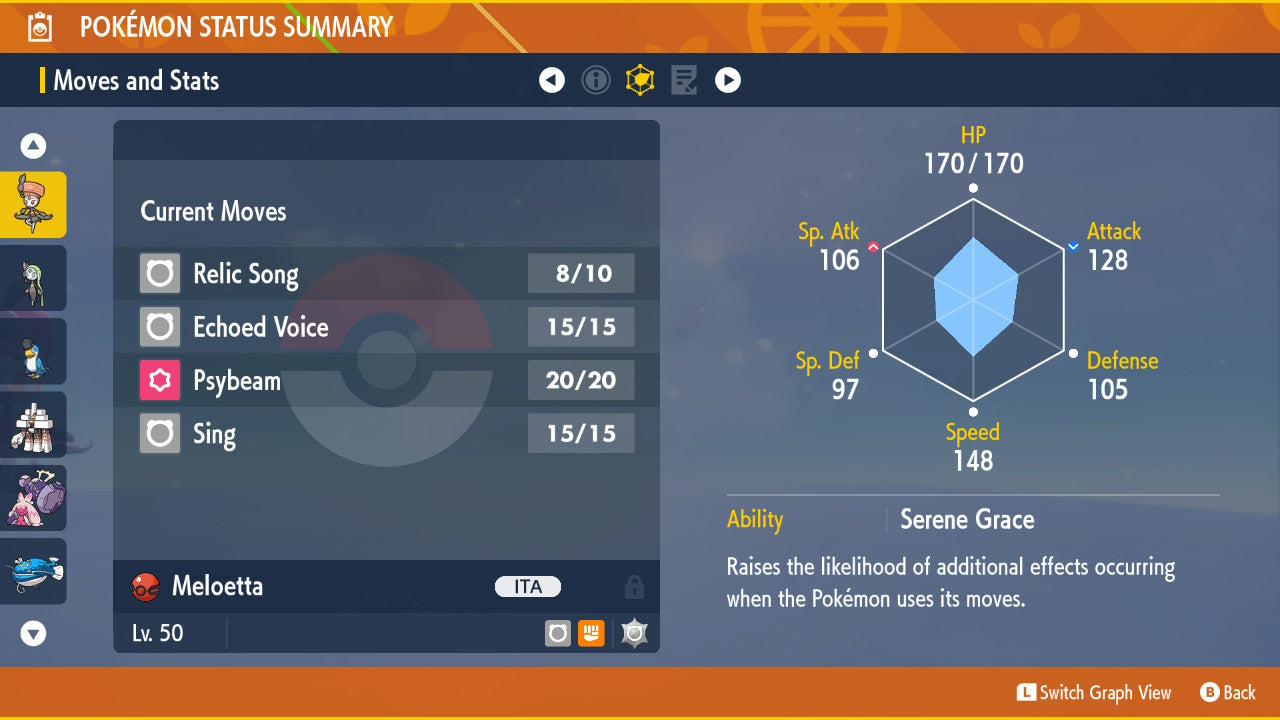Viewport: 1280px width, 720px height.
Task: Select the big blue fish party slot
Action: [34, 571]
